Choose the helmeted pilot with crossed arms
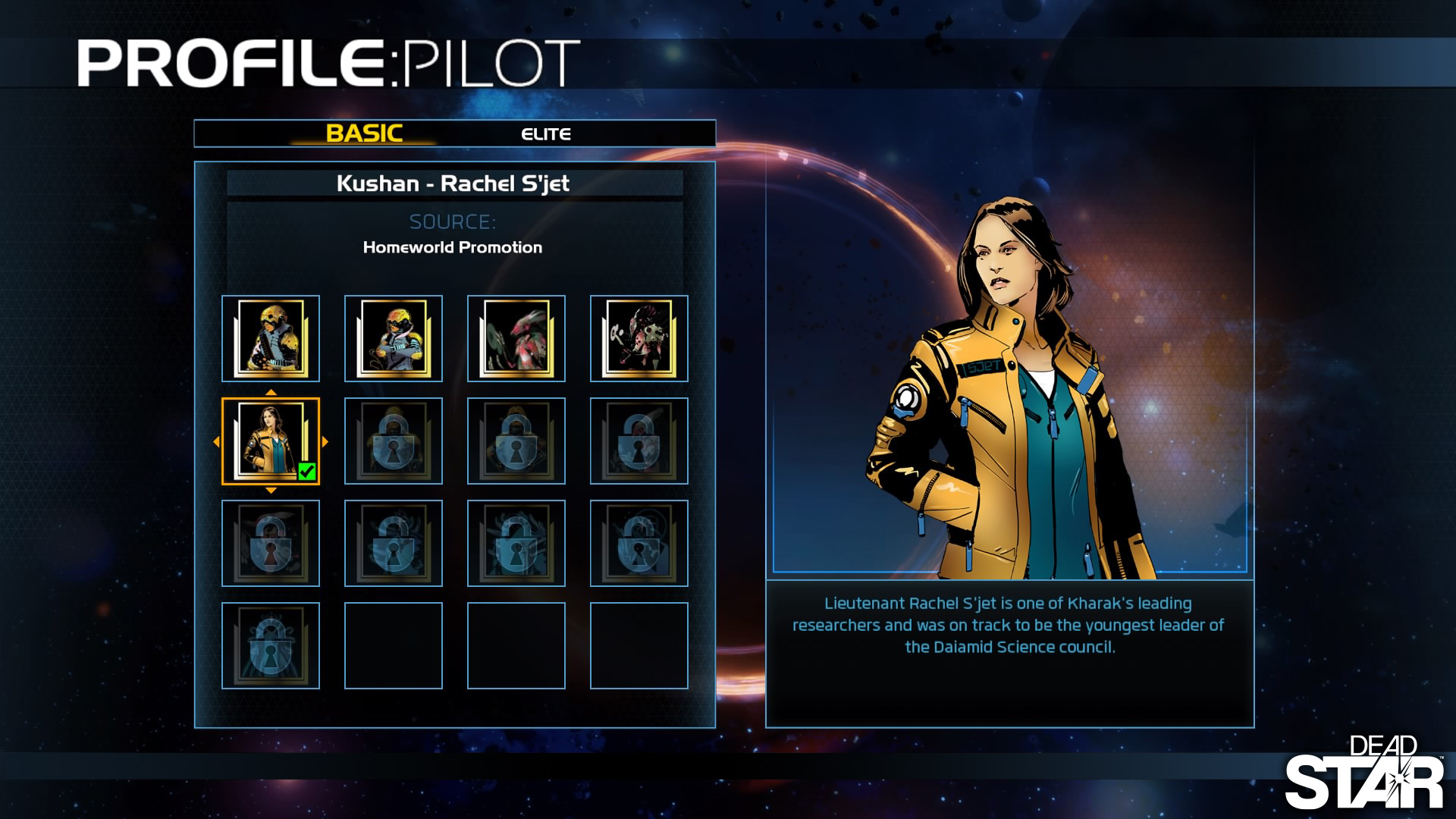This screenshot has width=1456, height=819. pos(394,338)
